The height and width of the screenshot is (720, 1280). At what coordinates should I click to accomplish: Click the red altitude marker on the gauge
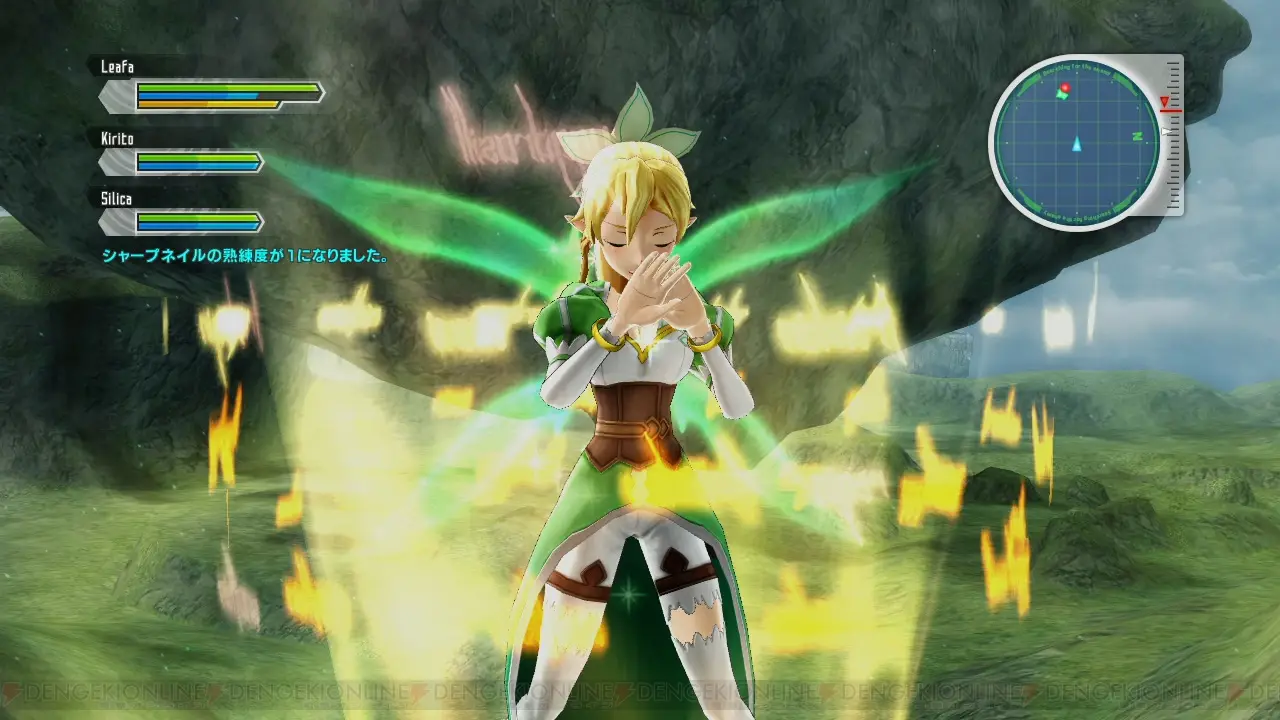pos(1165,103)
